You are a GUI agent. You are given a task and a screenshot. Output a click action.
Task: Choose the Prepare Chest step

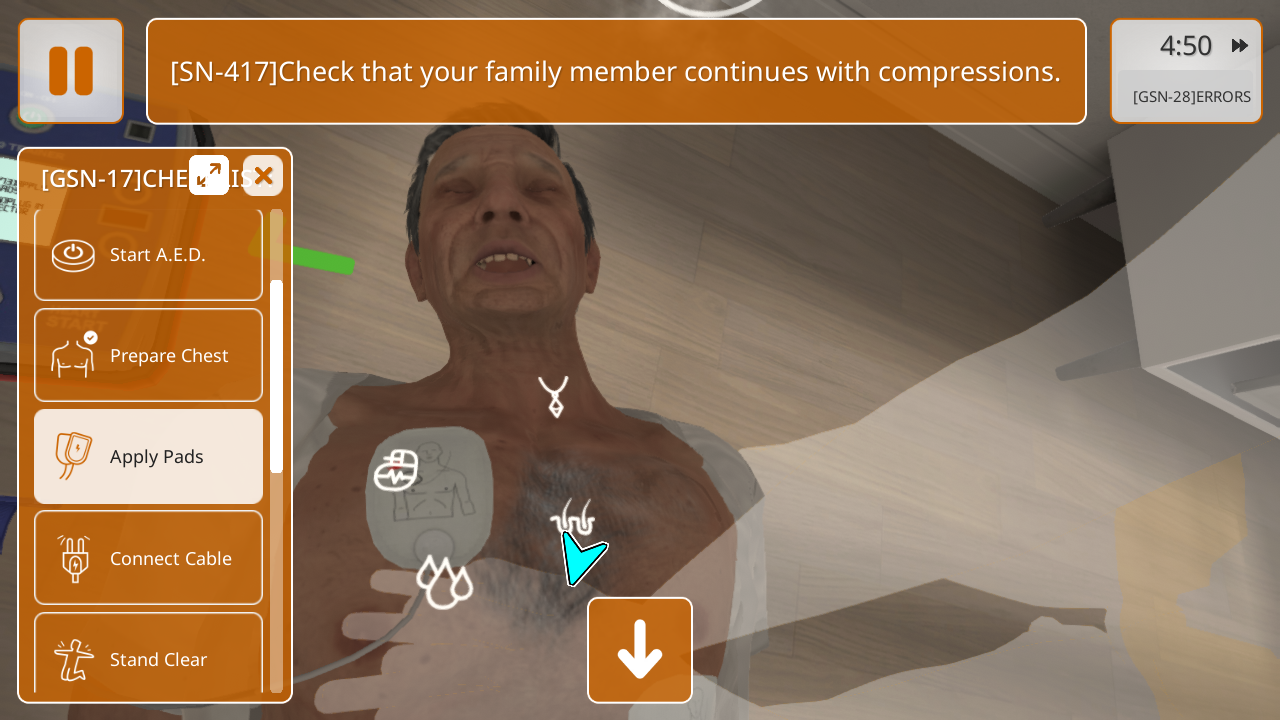[x=148, y=355]
